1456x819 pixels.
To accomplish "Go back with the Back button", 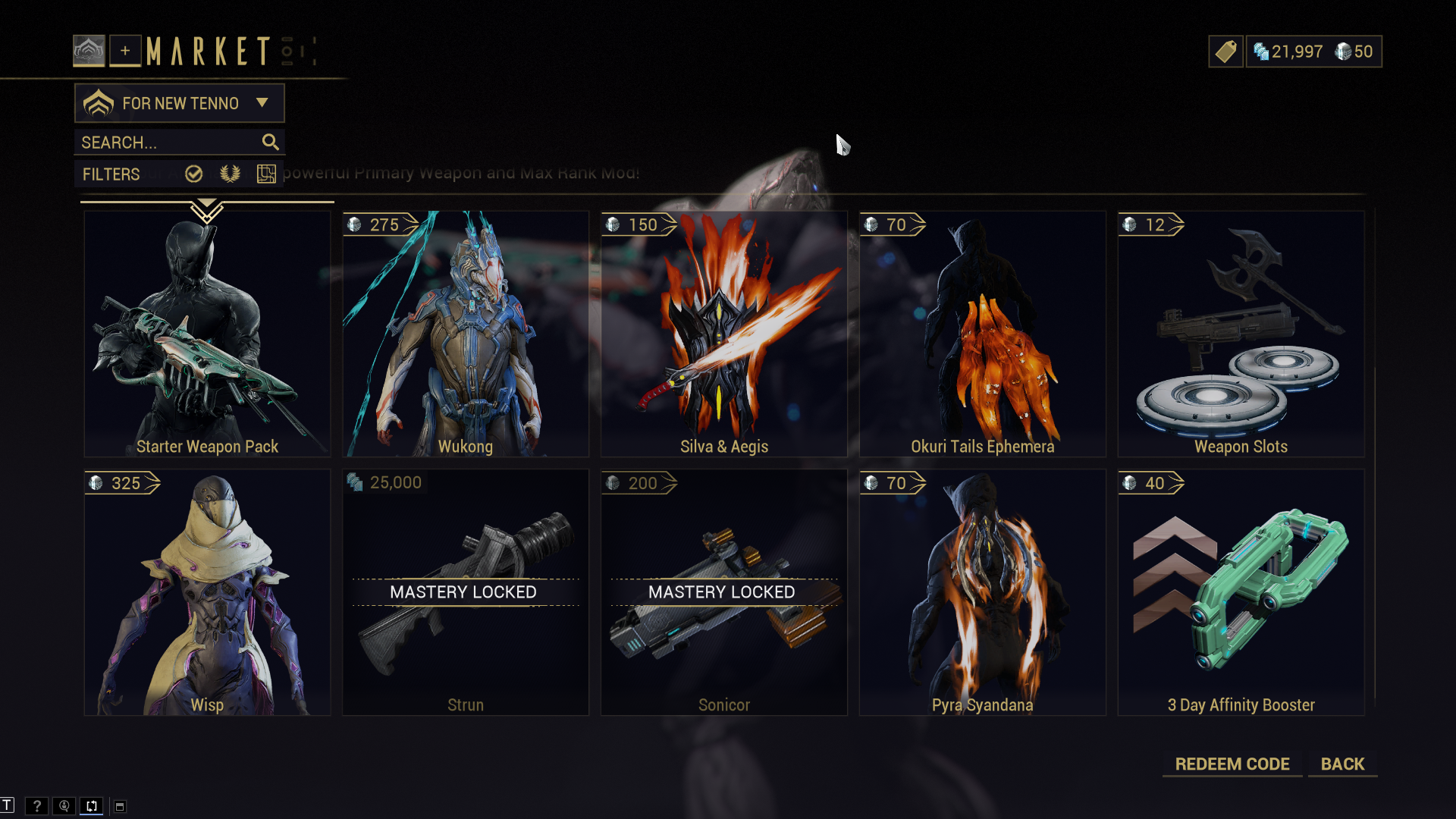I will [1342, 764].
